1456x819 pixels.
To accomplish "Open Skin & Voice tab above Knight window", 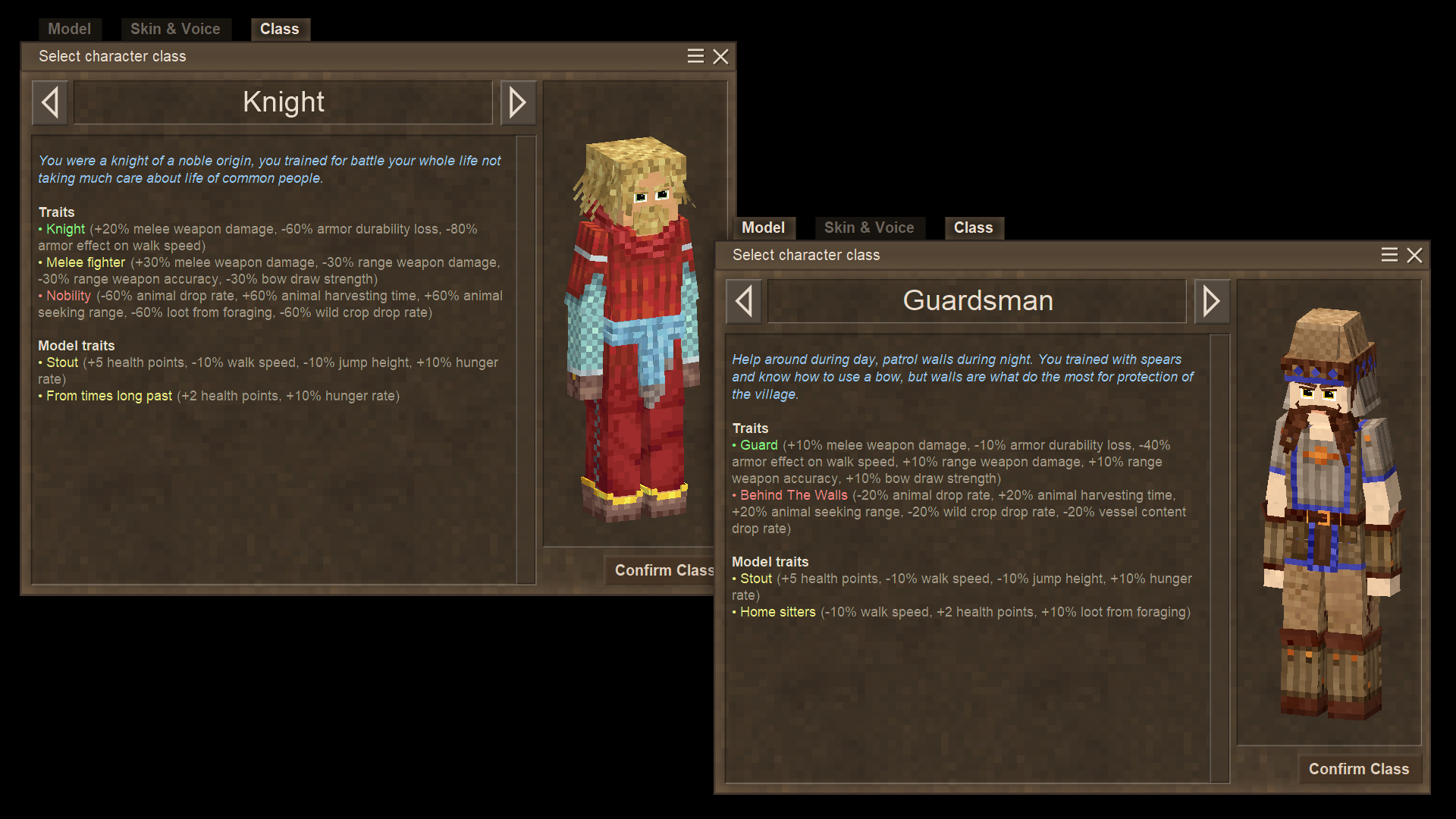I will click(x=175, y=29).
